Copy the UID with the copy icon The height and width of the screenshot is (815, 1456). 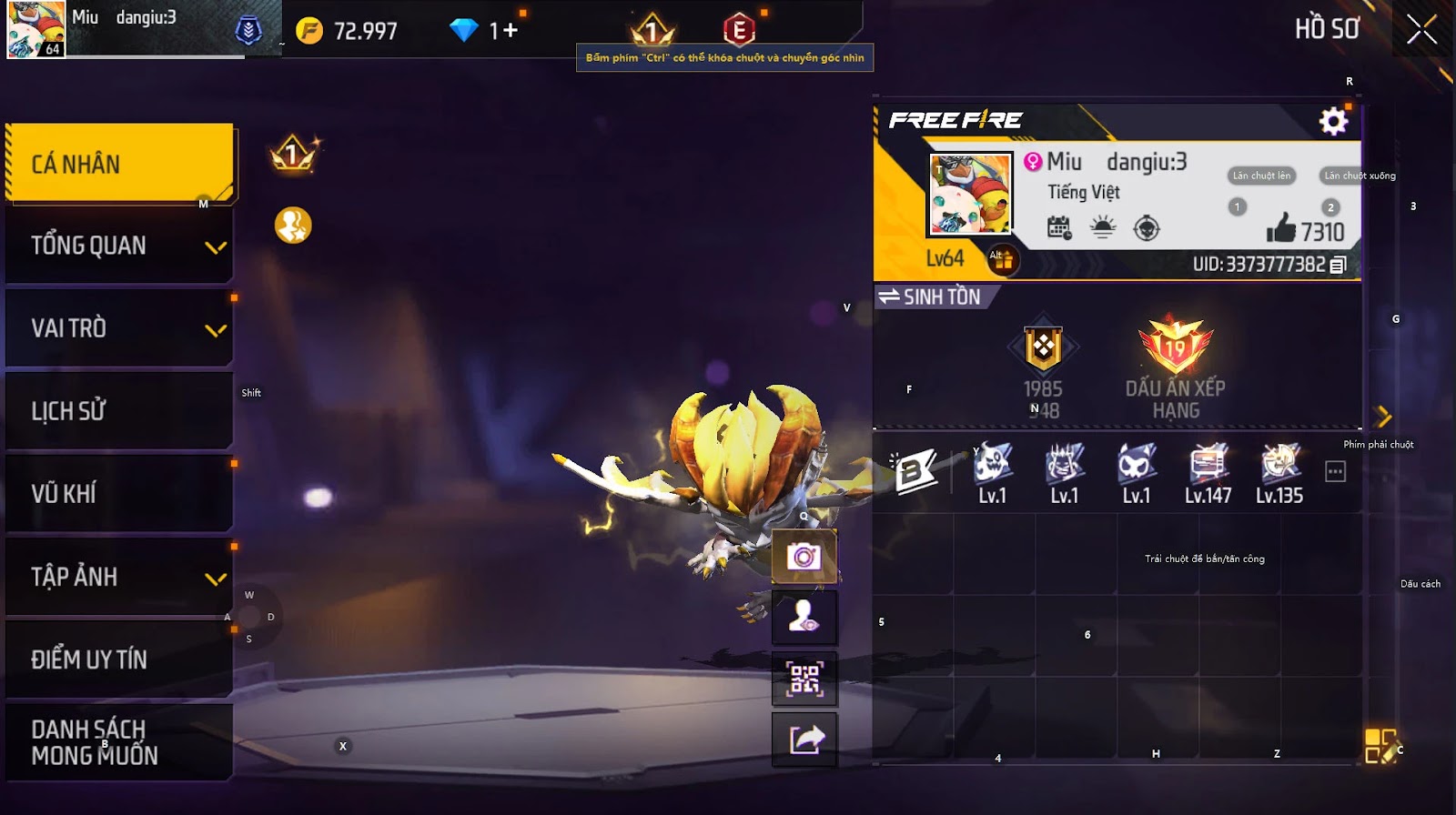point(1338,266)
